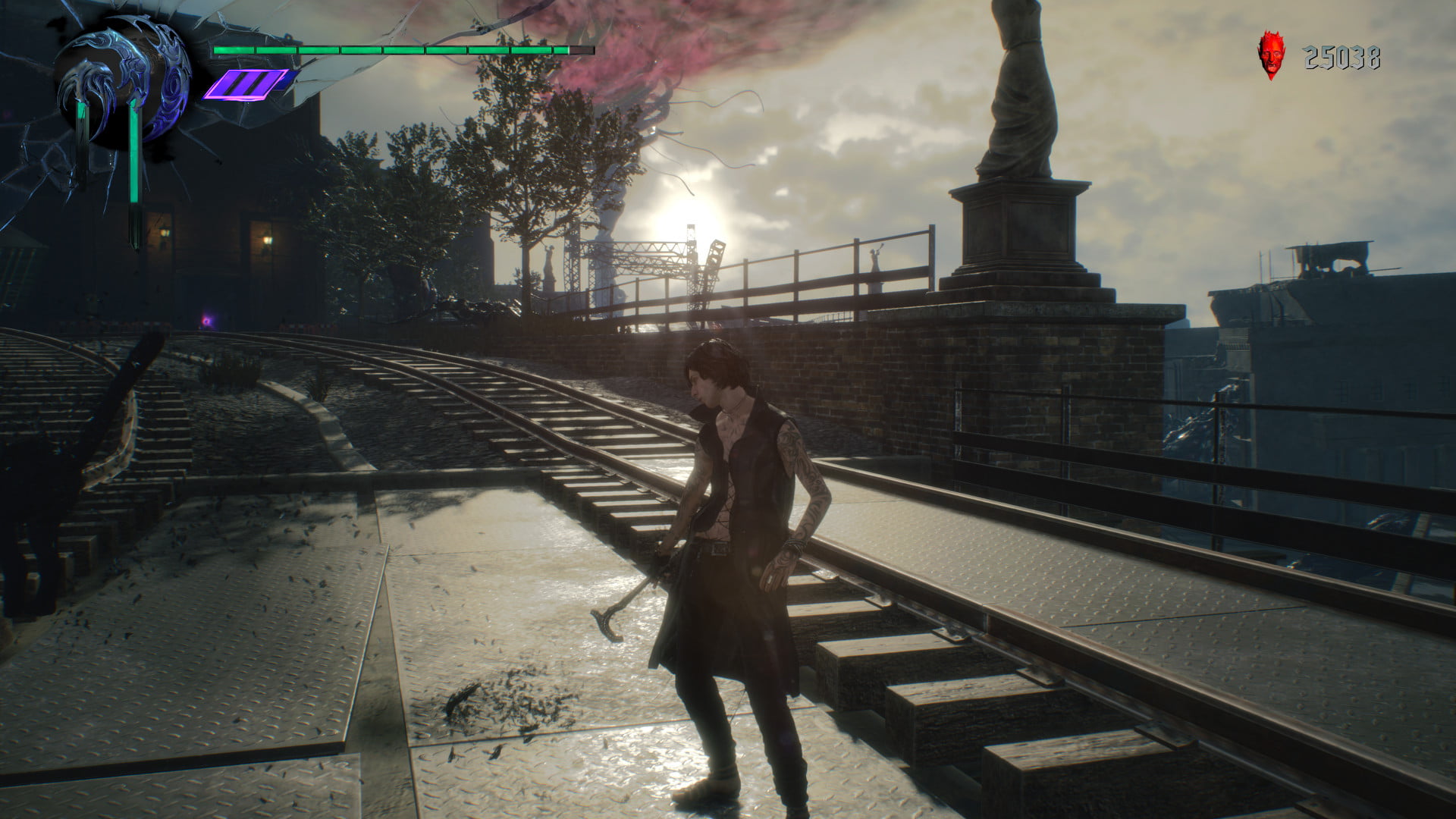Screen dimensions: 1456x819
Task: Click V's circular summon emblem
Action: [123, 89]
